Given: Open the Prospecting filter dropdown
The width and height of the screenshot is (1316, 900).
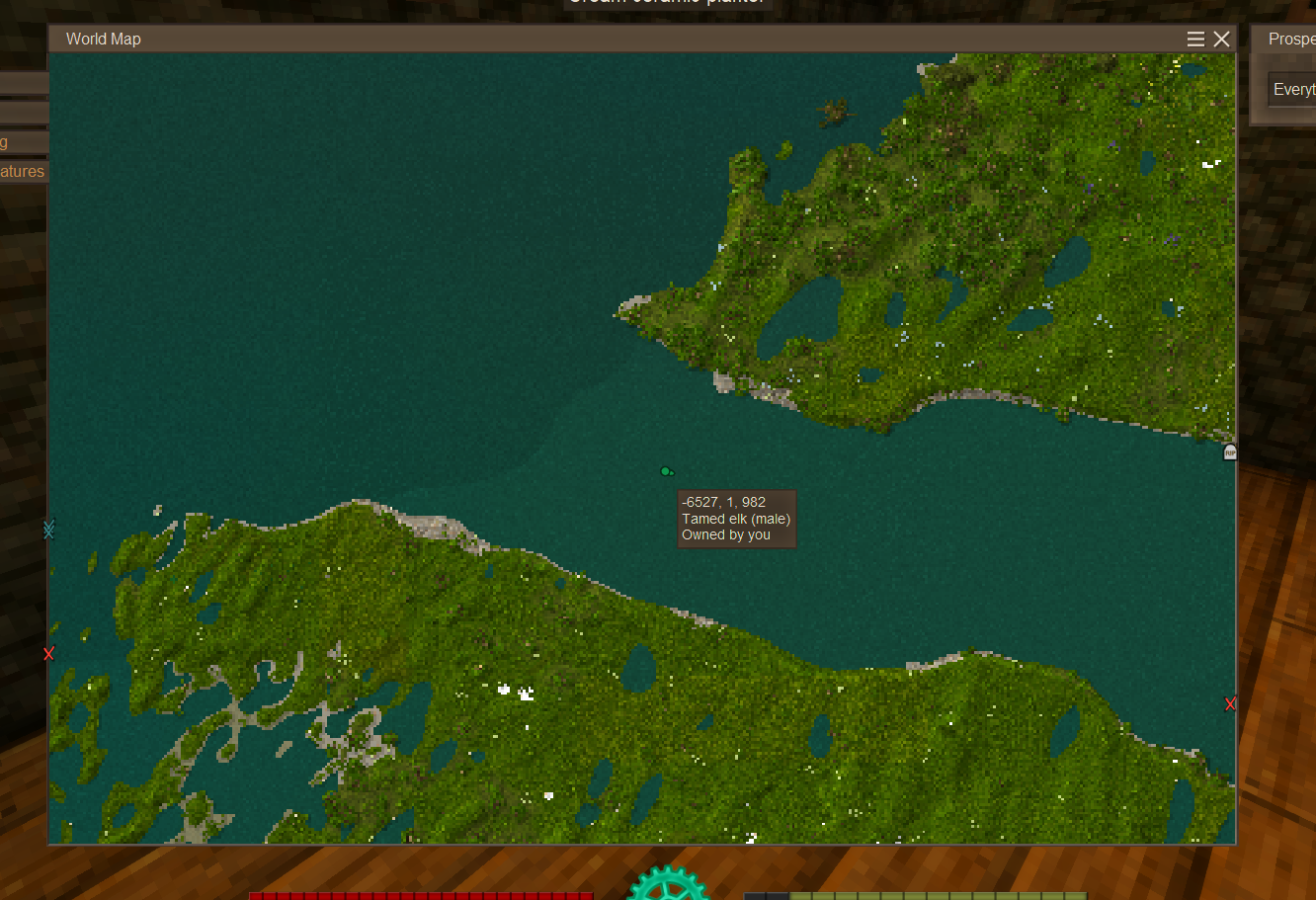Looking at the screenshot, I should [x=1292, y=89].
